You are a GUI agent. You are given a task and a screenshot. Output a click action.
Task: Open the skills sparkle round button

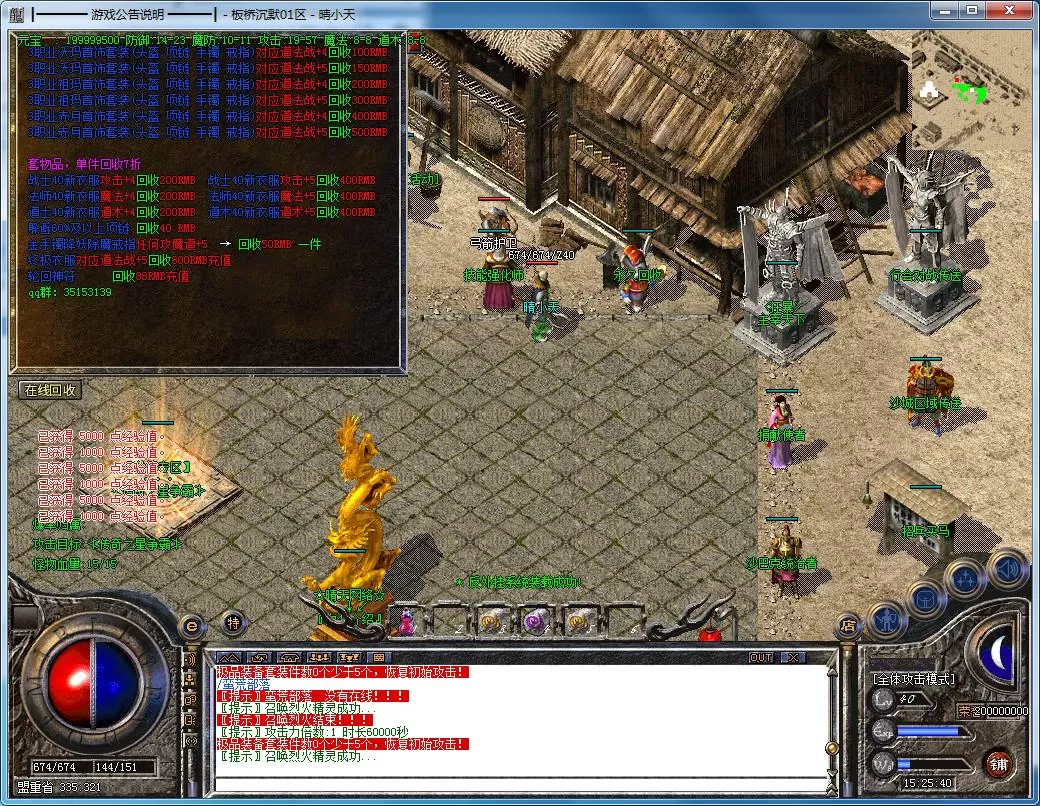[x=967, y=577]
